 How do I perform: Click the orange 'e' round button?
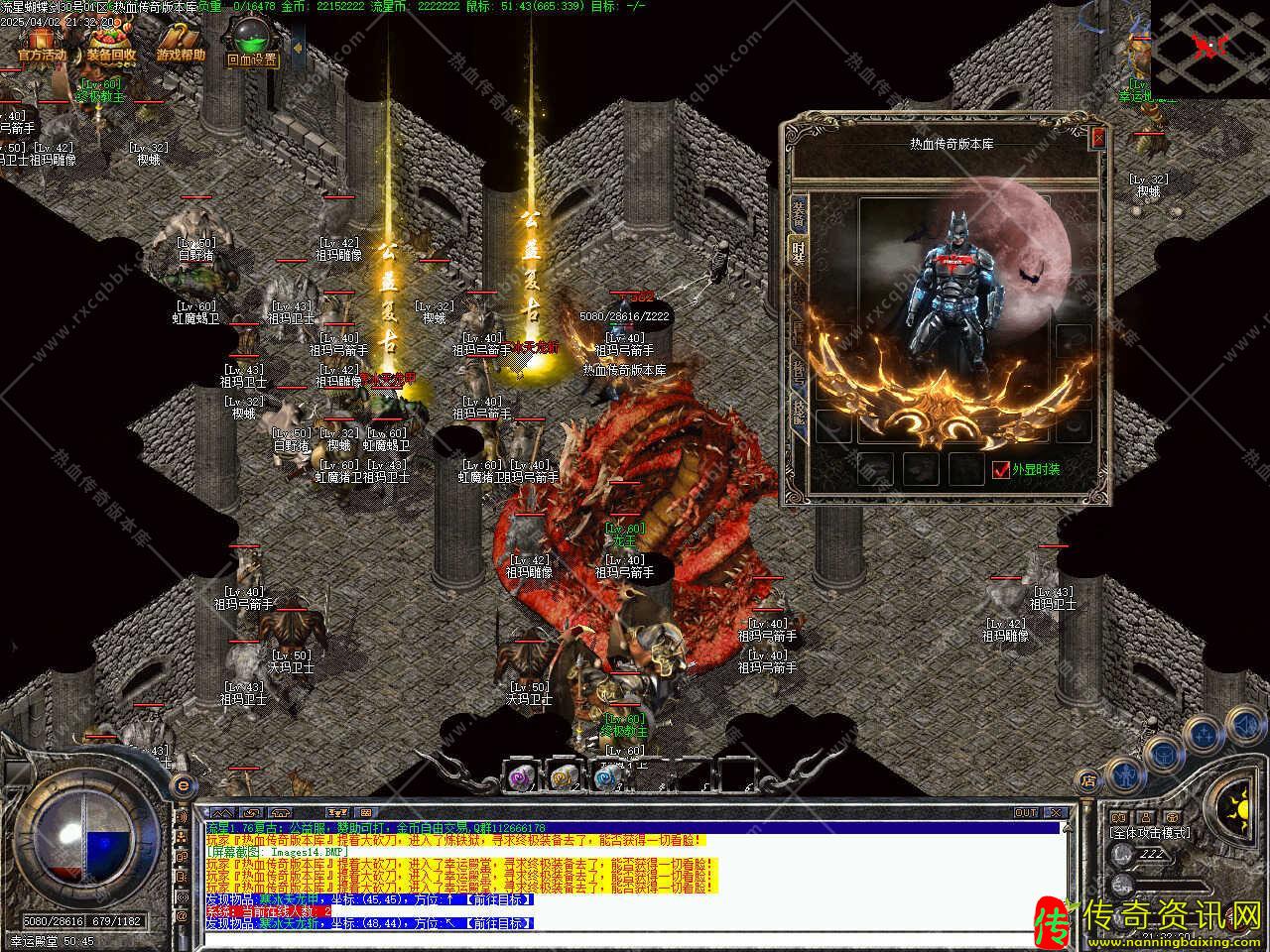(x=182, y=785)
